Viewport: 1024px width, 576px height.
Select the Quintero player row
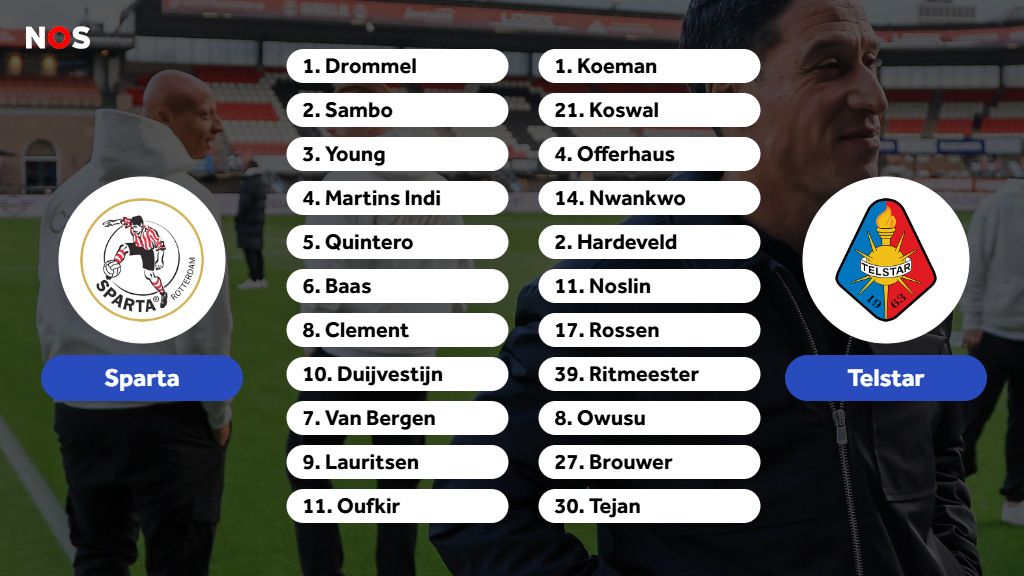[397, 242]
